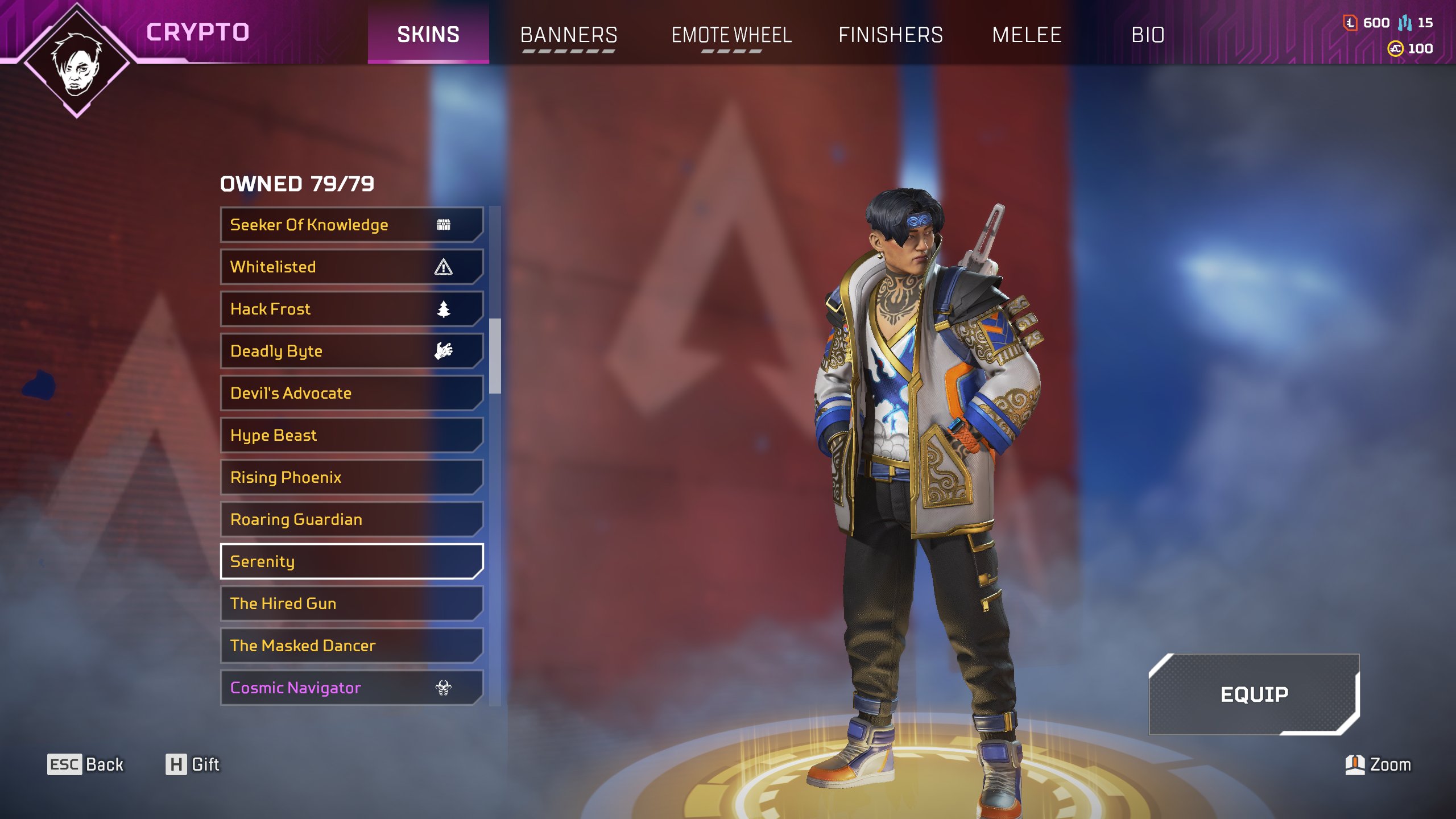Preview The Hired Gun skin

tap(351, 603)
